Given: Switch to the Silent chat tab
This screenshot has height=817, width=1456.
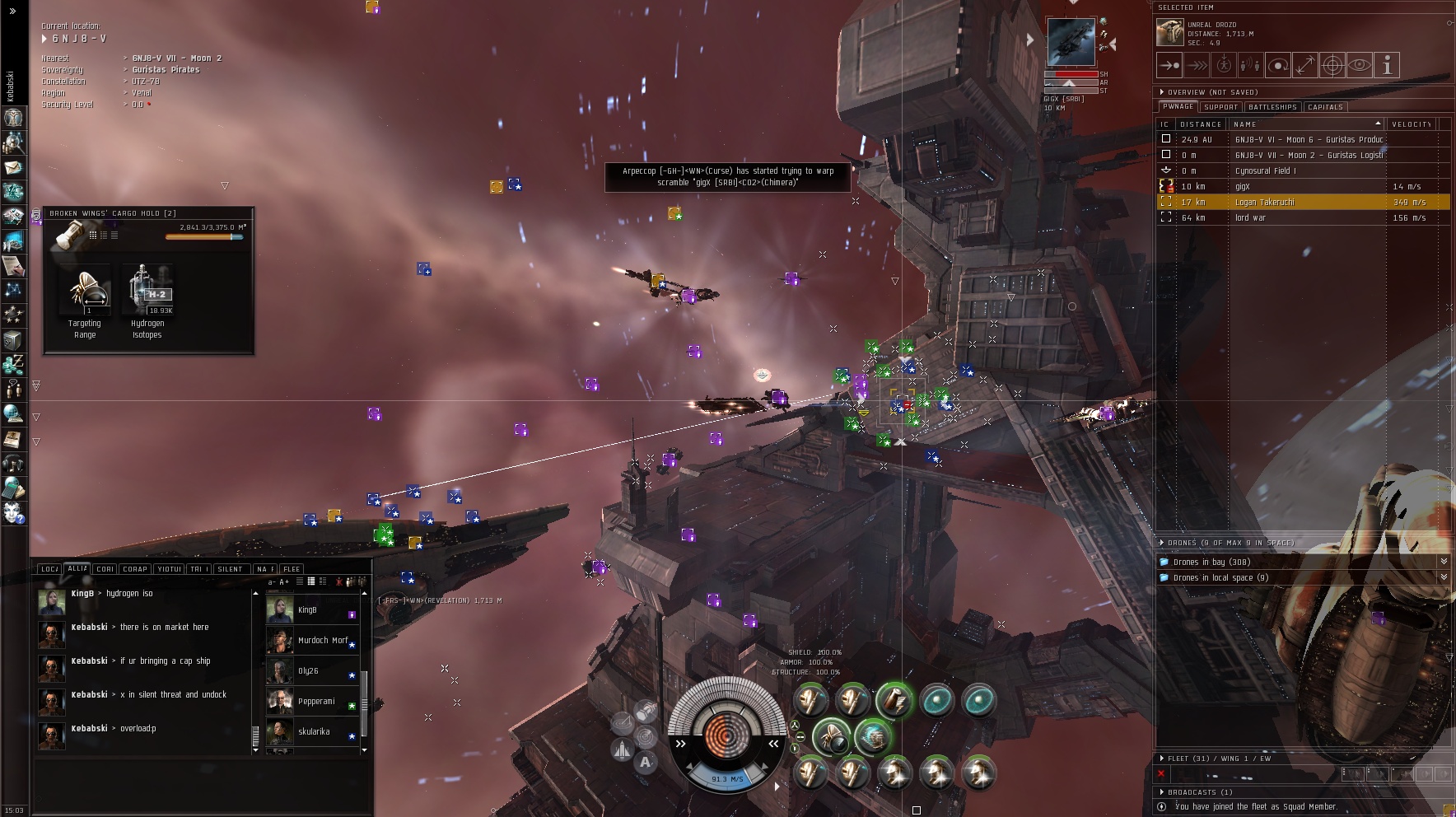Looking at the screenshot, I should pos(230,569).
